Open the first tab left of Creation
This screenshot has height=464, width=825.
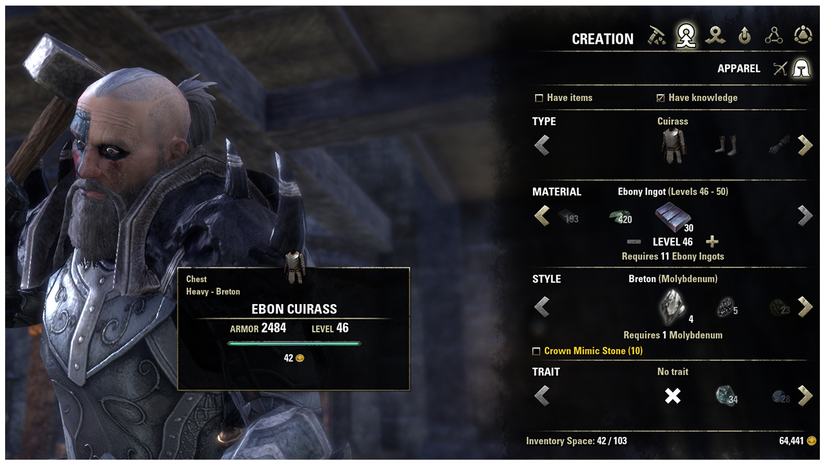tap(656, 37)
